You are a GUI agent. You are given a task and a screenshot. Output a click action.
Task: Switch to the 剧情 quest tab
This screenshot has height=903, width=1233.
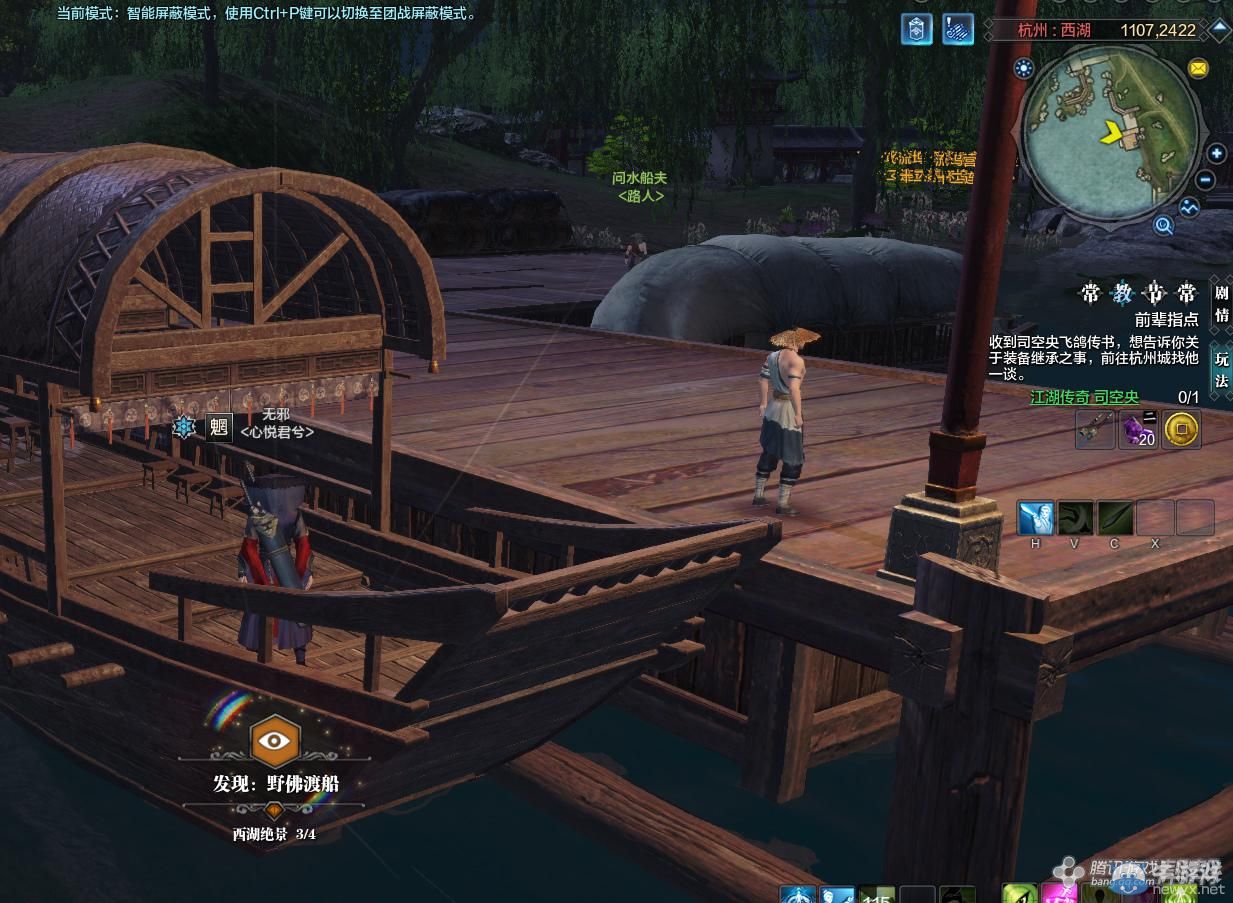(x=1221, y=302)
